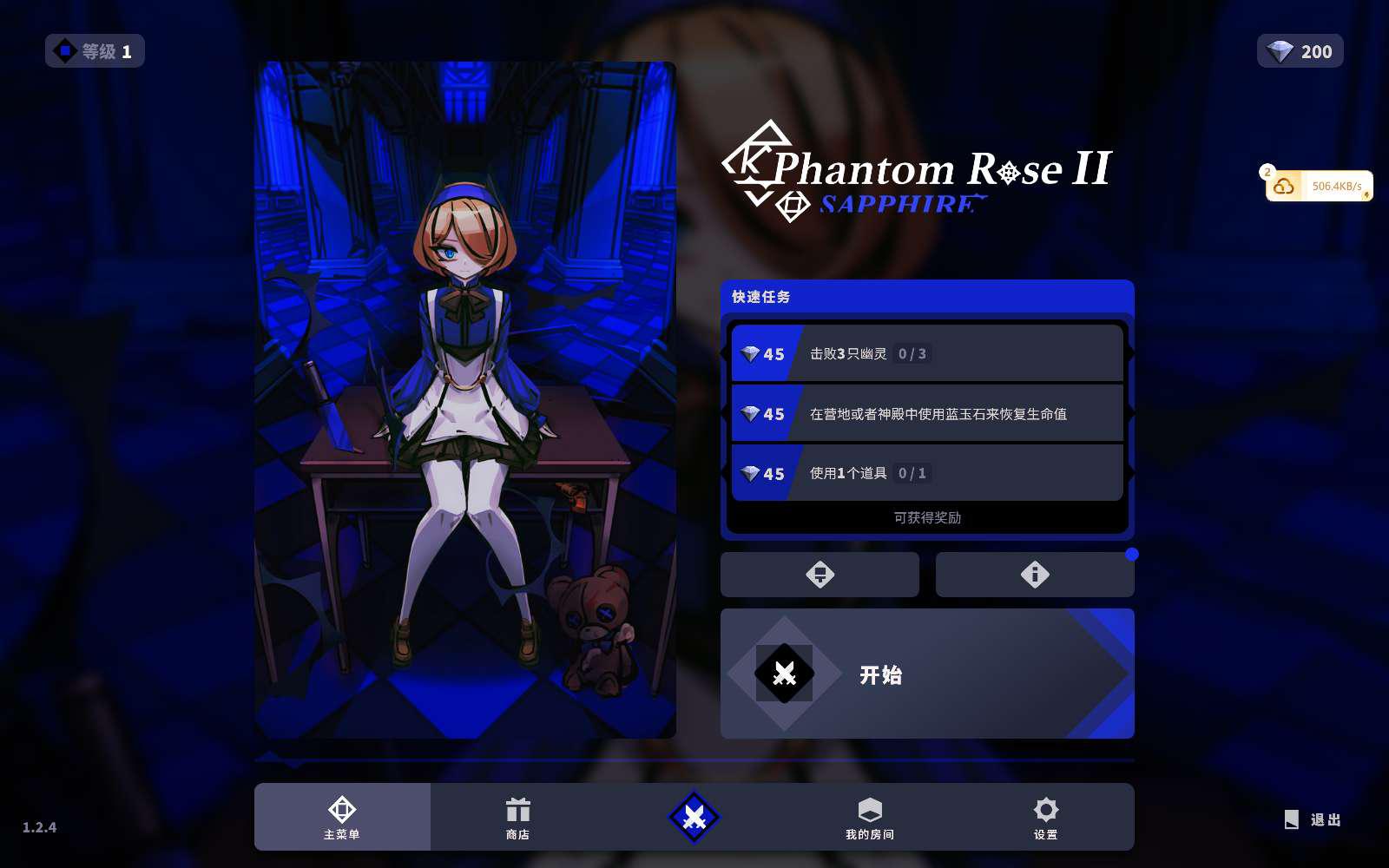Select the sapphire healing quest row
The width and height of the screenshot is (1389, 868).
pyautogui.click(x=927, y=414)
